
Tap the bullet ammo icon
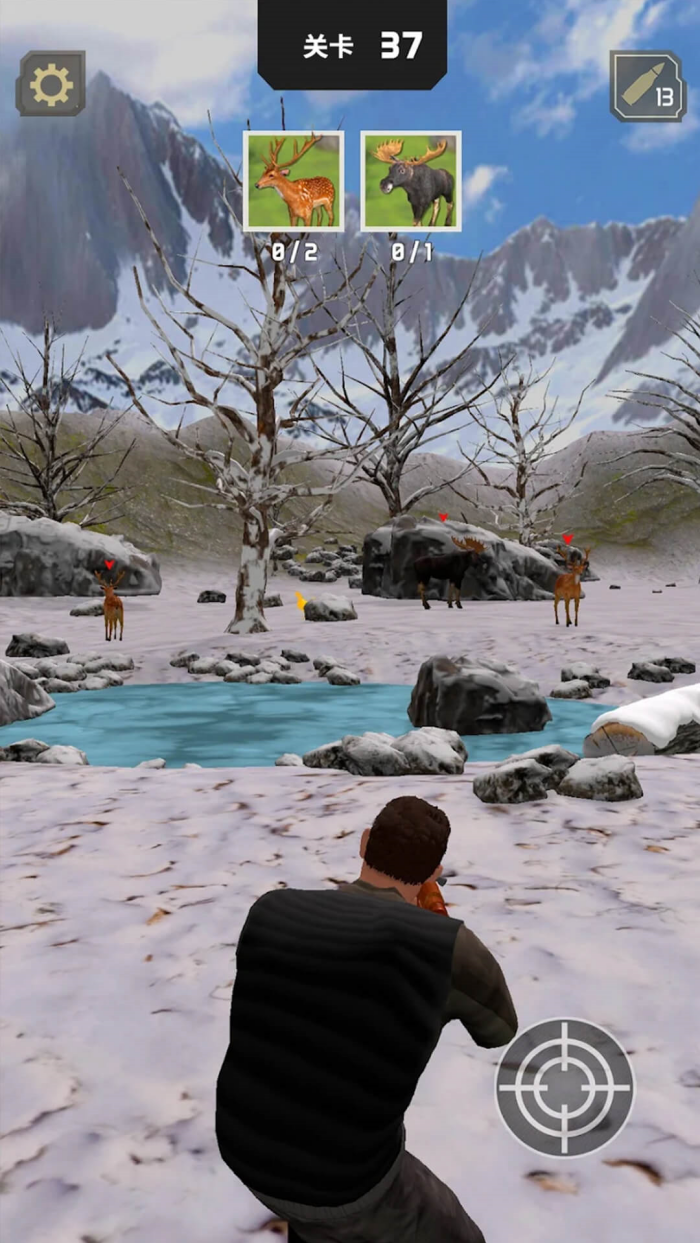[648, 87]
